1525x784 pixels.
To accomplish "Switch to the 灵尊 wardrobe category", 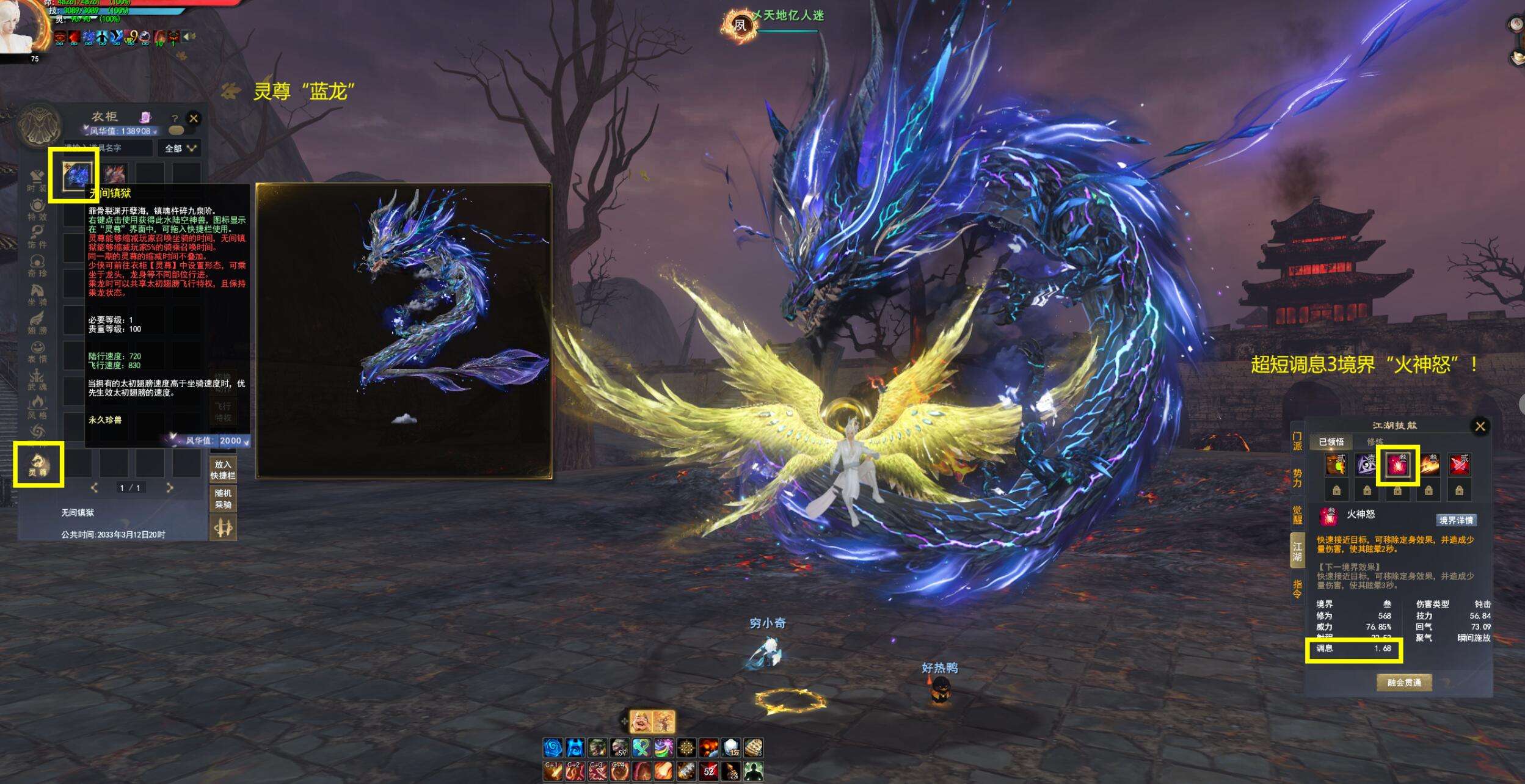I will tap(38, 465).
